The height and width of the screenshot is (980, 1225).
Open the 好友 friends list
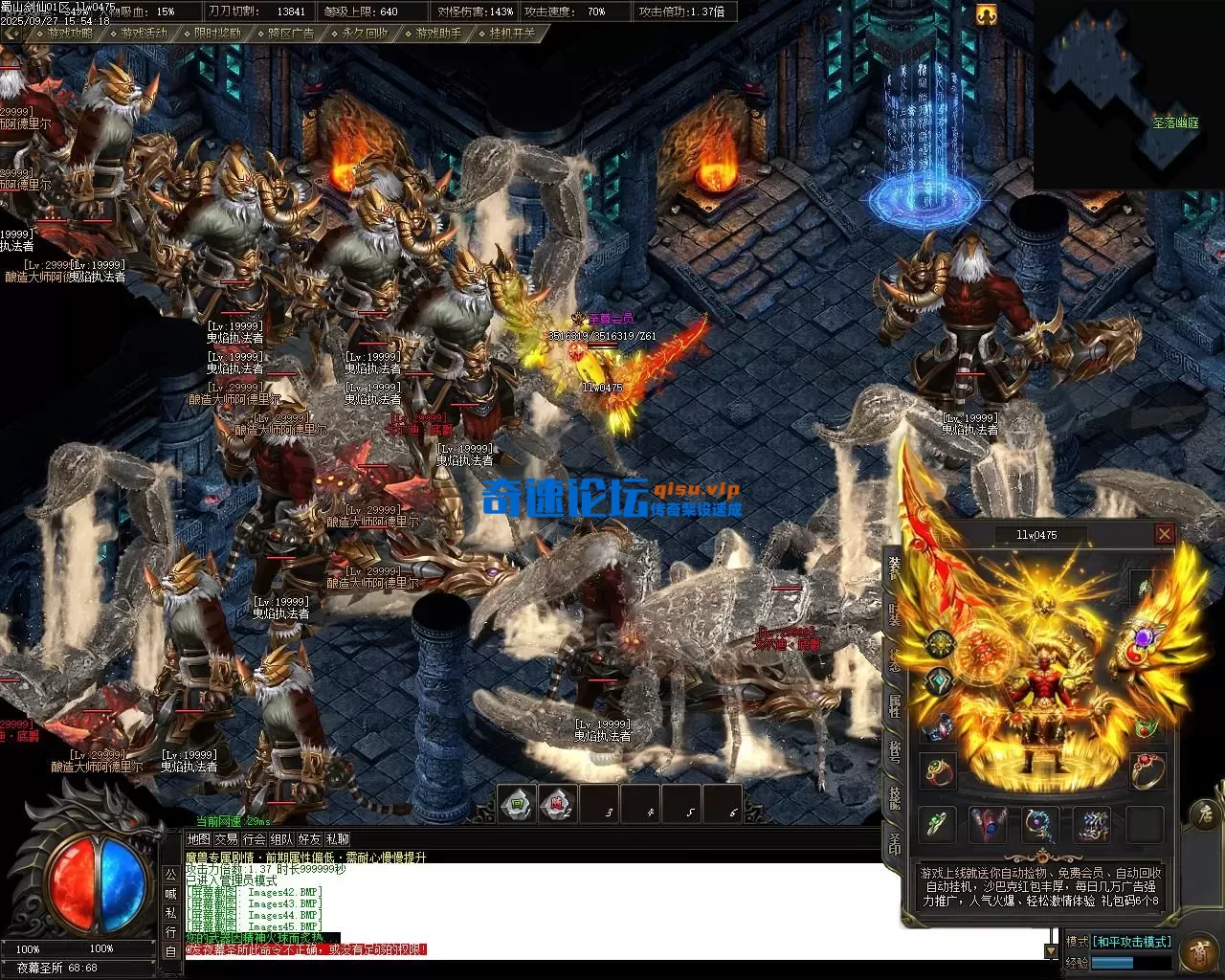click(309, 839)
